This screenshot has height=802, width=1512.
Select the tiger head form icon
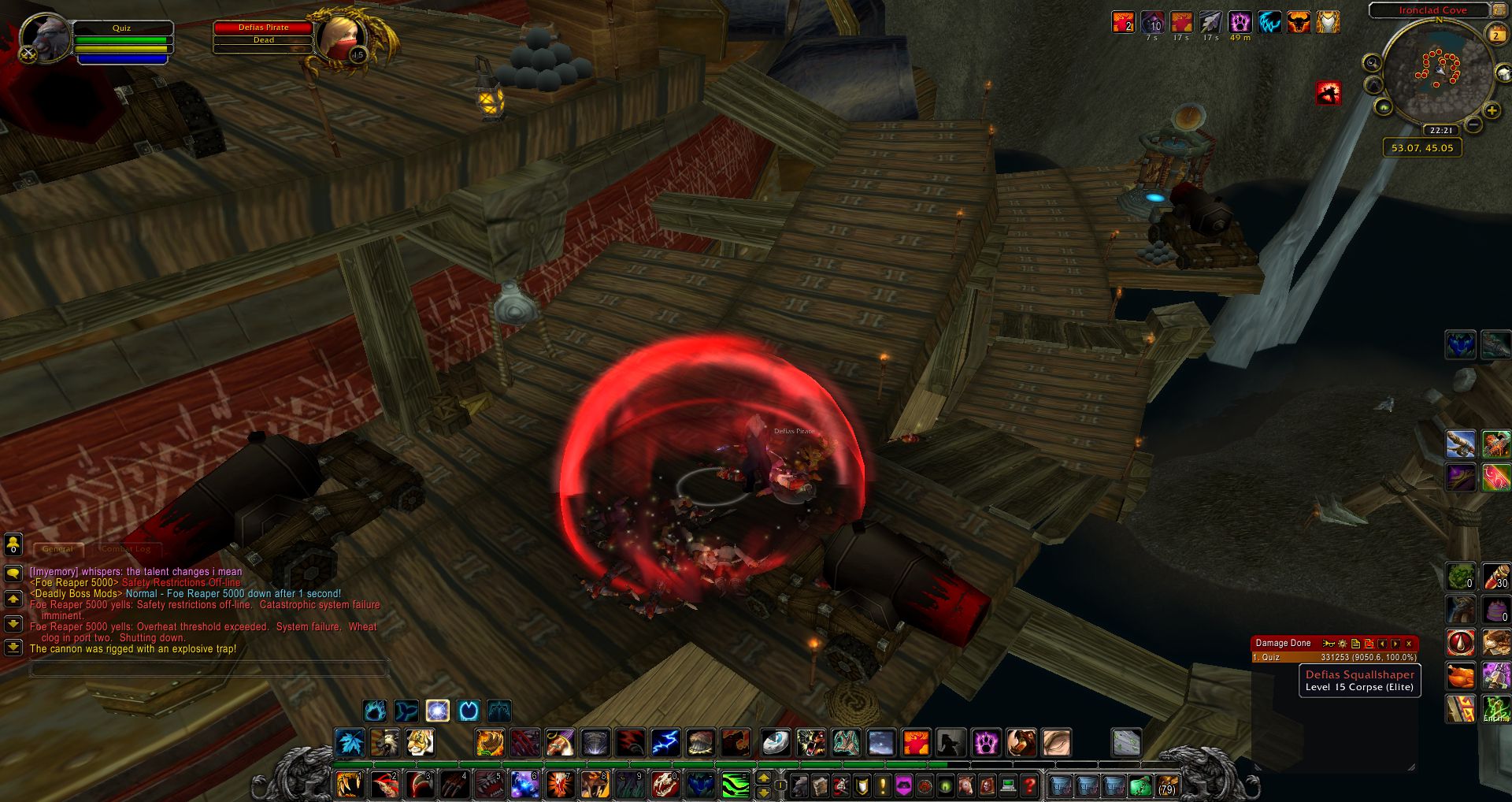click(x=420, y=743)
